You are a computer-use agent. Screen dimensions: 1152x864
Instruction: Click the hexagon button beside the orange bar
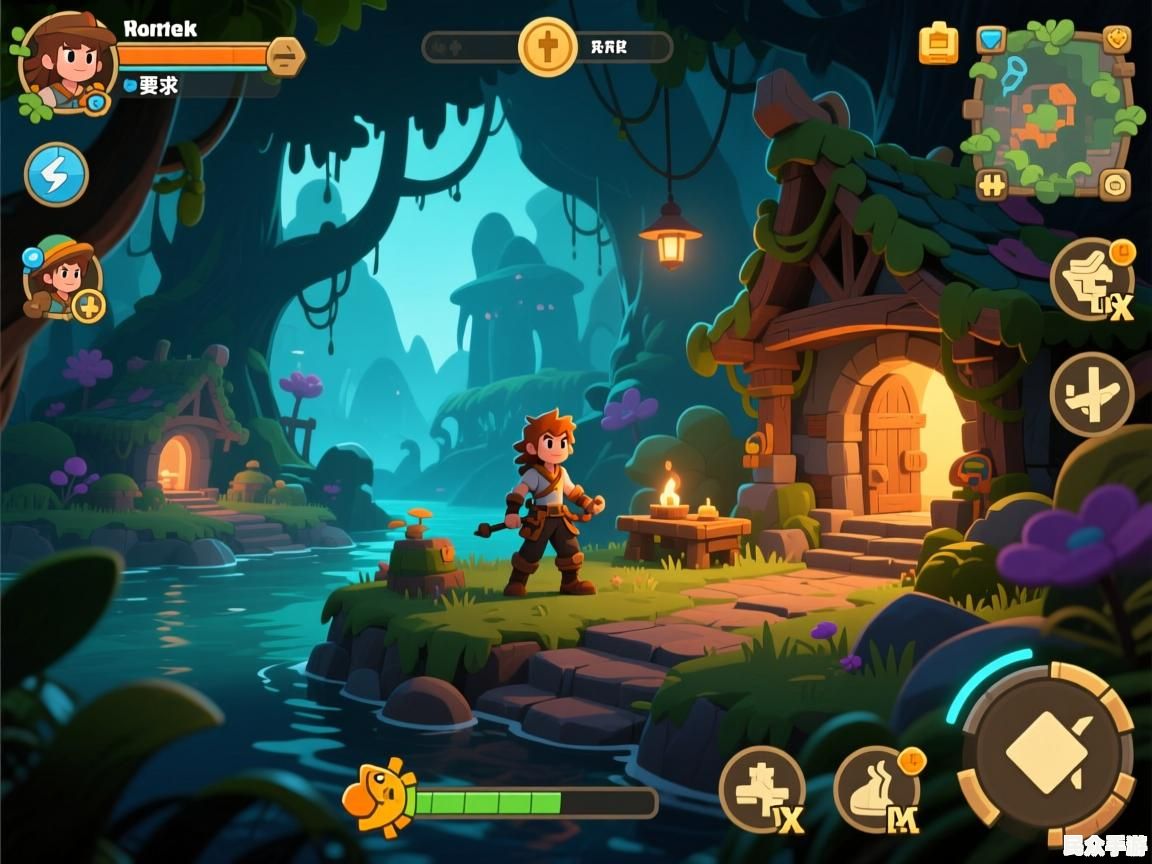pos(286,56)
